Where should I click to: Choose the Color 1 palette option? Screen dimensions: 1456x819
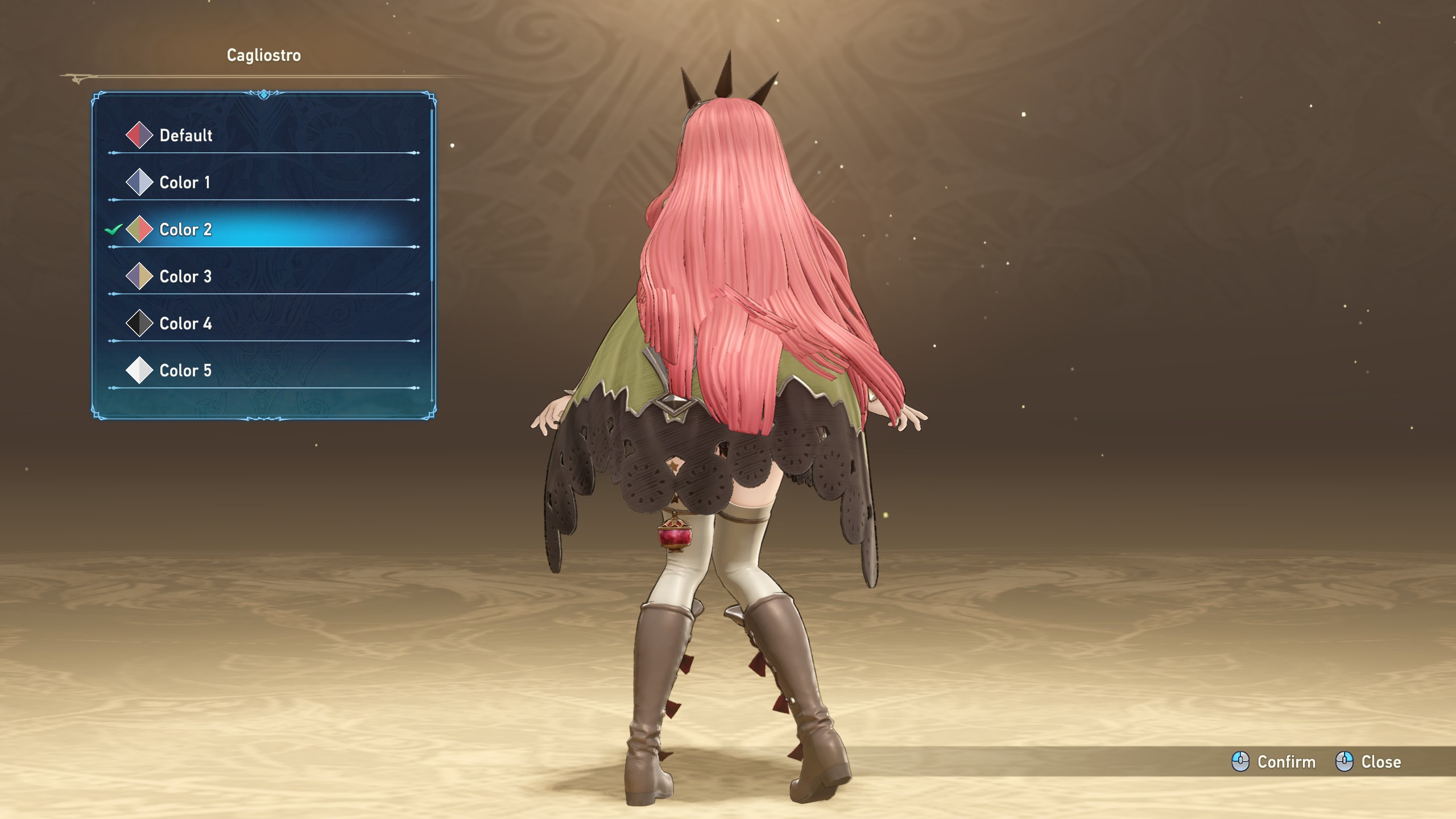click(185, 183)
